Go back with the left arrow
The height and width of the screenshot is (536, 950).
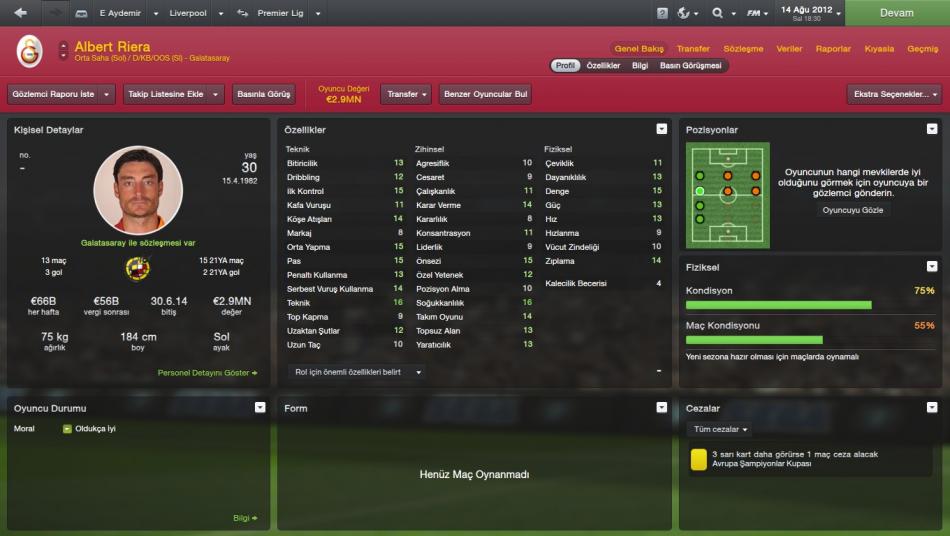pos(20,13)
